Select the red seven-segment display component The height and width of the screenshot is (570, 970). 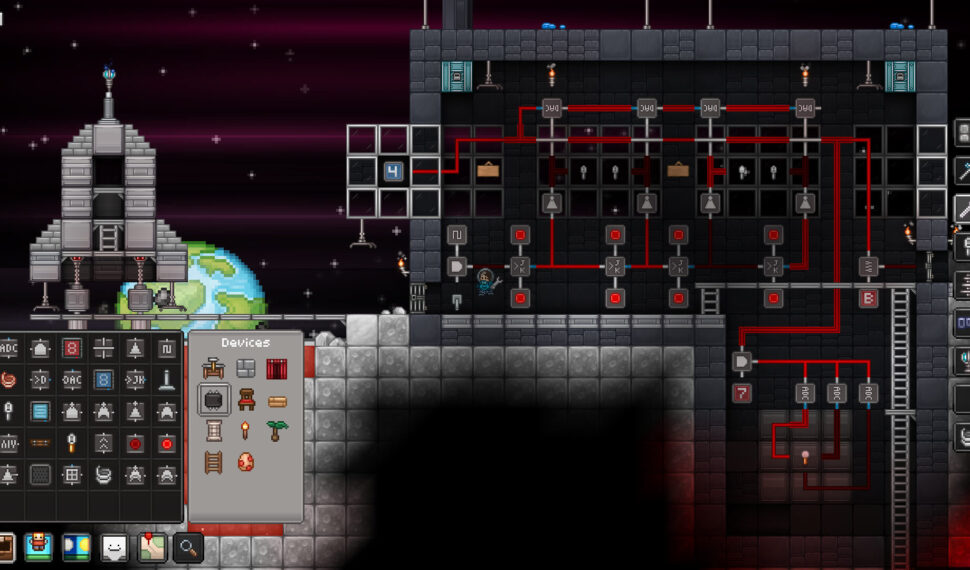click(x=71, y=348)
